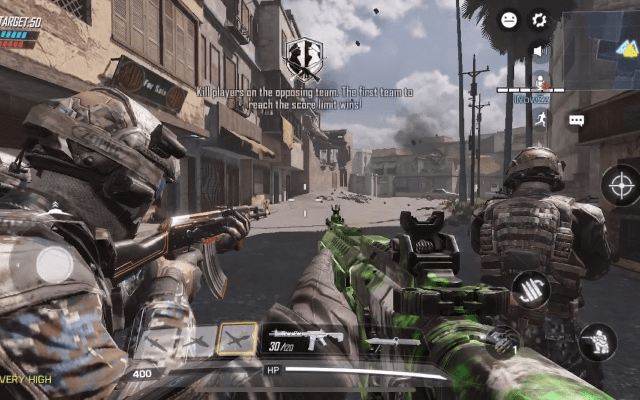Tap the crouch soldier button
The height and width of the screenshot is (400, 640).
tap(598, 342)
